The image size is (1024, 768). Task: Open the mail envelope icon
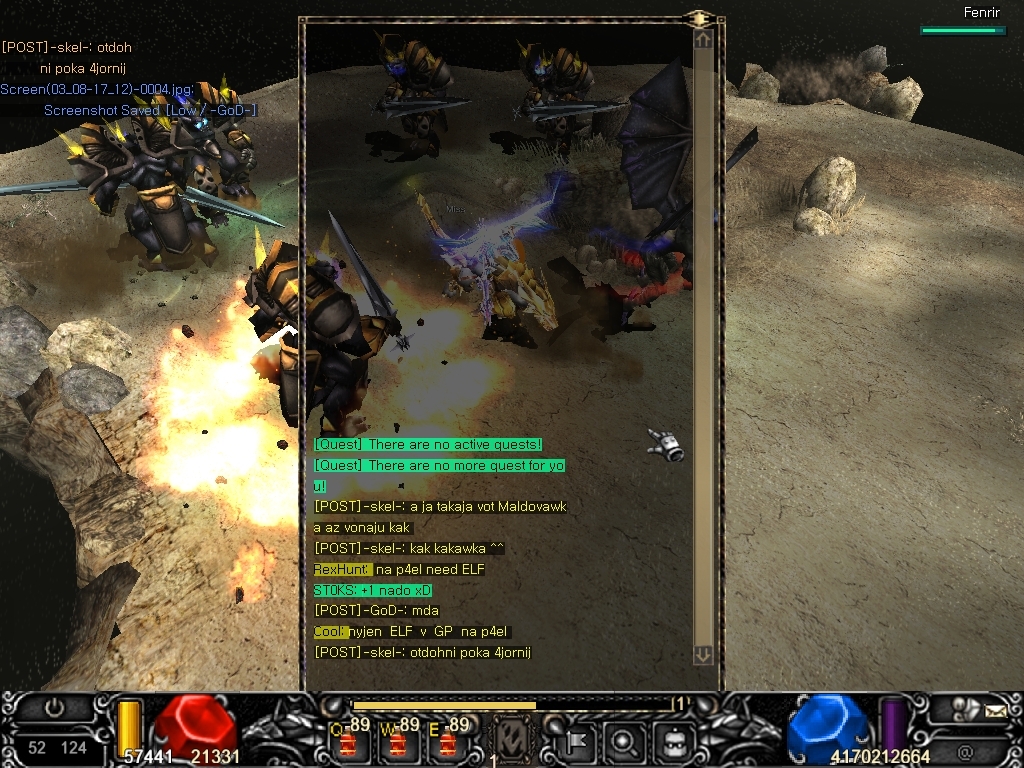point(995,712)
